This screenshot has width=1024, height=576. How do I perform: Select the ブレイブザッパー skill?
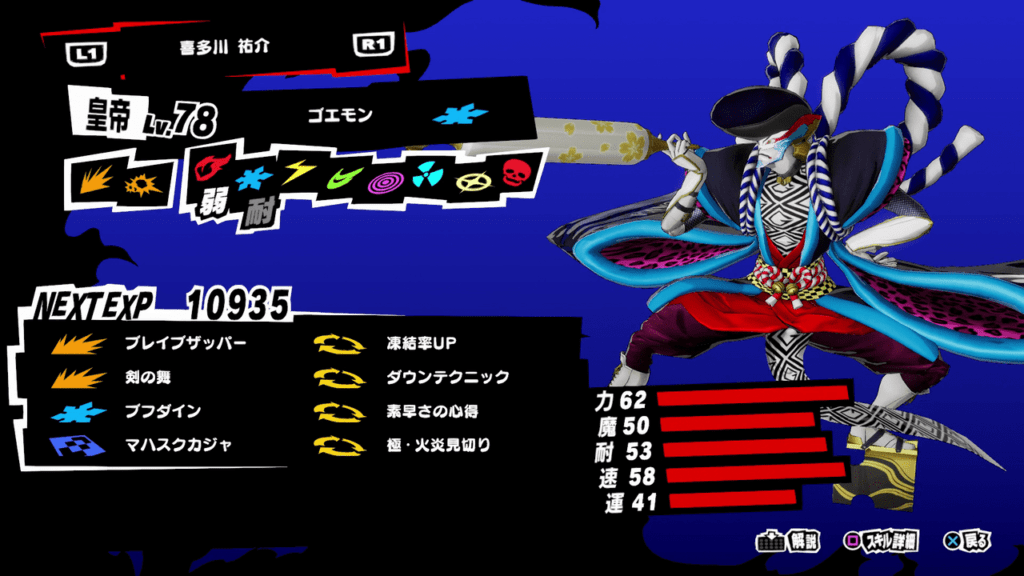[x=185, y=343]
